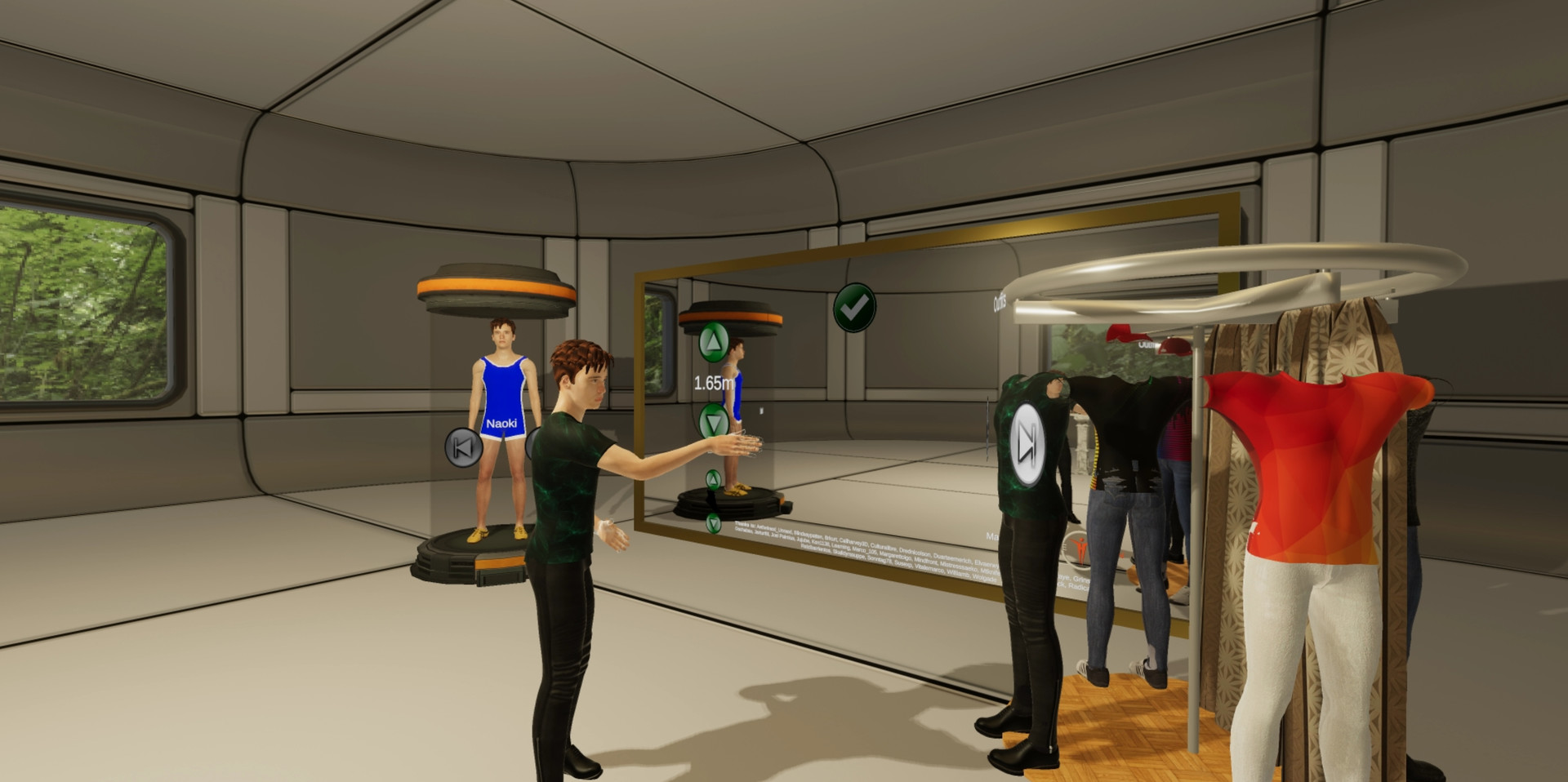Viewport: 1568px width, 782px height.
Task: Pick the red cap on the outfit rack
Action: 1174,346
